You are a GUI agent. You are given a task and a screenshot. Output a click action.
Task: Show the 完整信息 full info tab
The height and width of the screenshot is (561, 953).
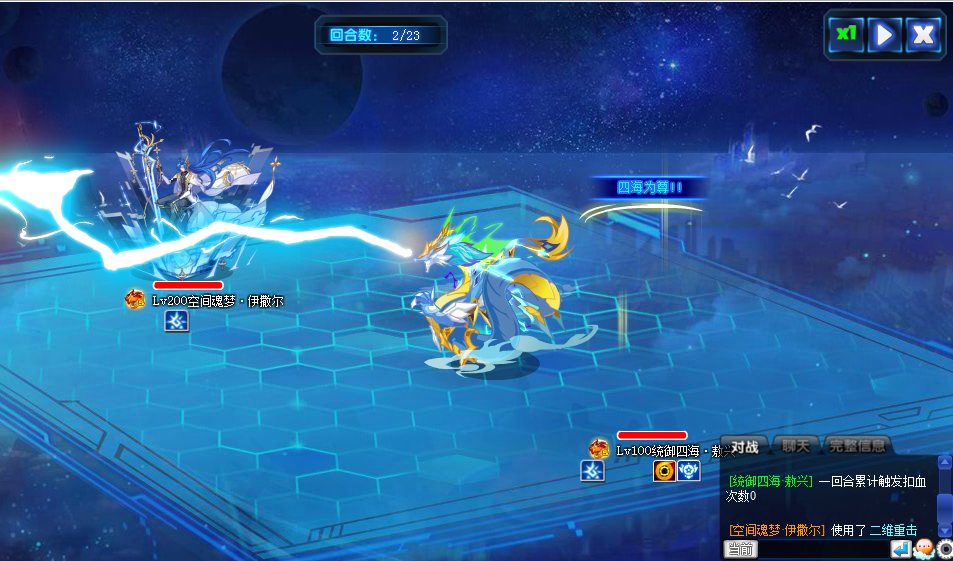[x=857, y=446]
